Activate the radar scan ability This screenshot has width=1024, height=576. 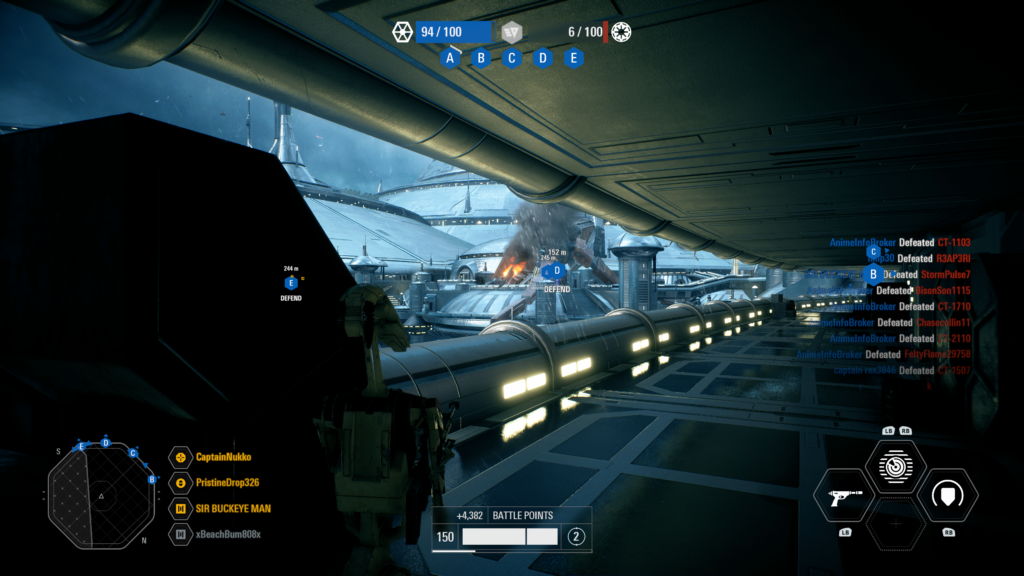pyautogui.click(x=896, y=466)
